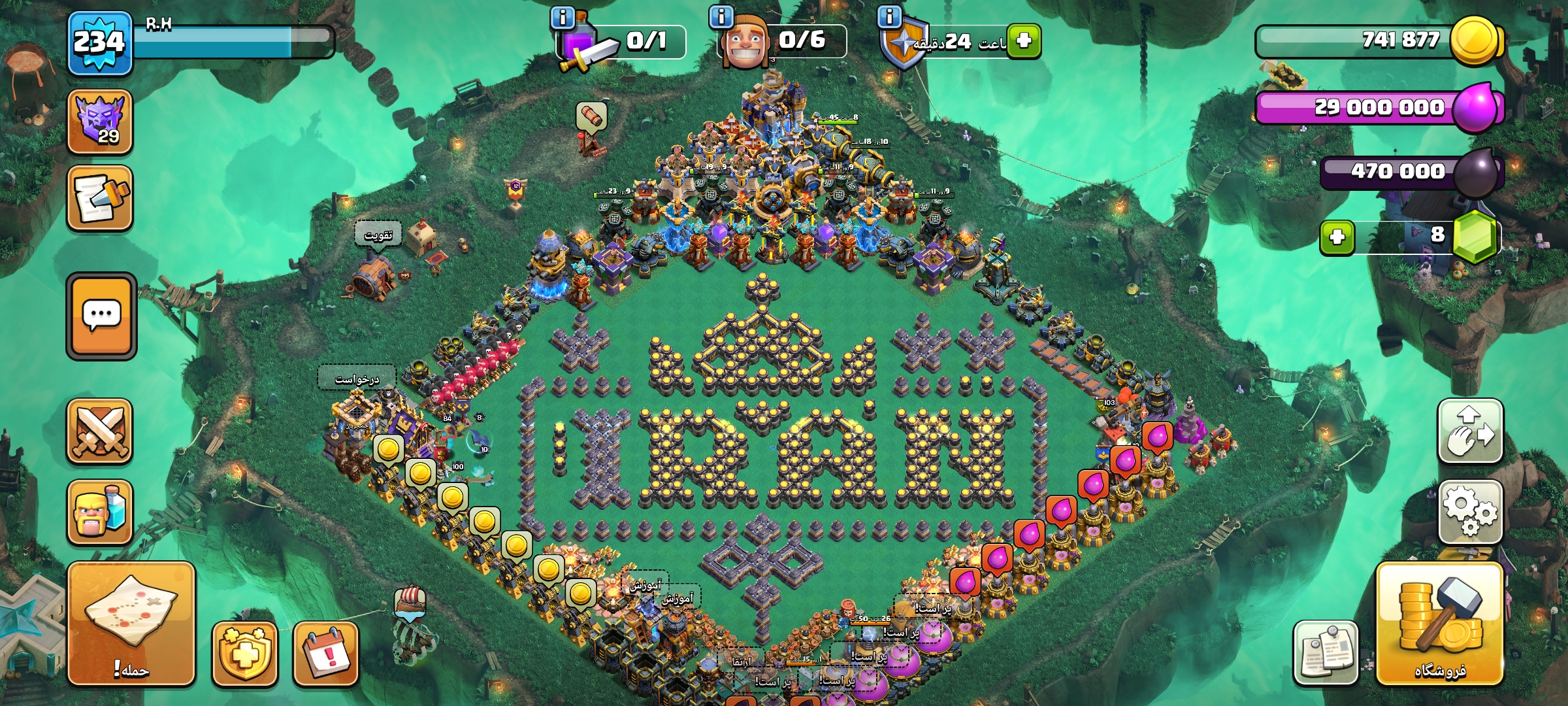The image size is (1568, 706).
Task: Tap the orange Attack map button
Action: [131, 624]
